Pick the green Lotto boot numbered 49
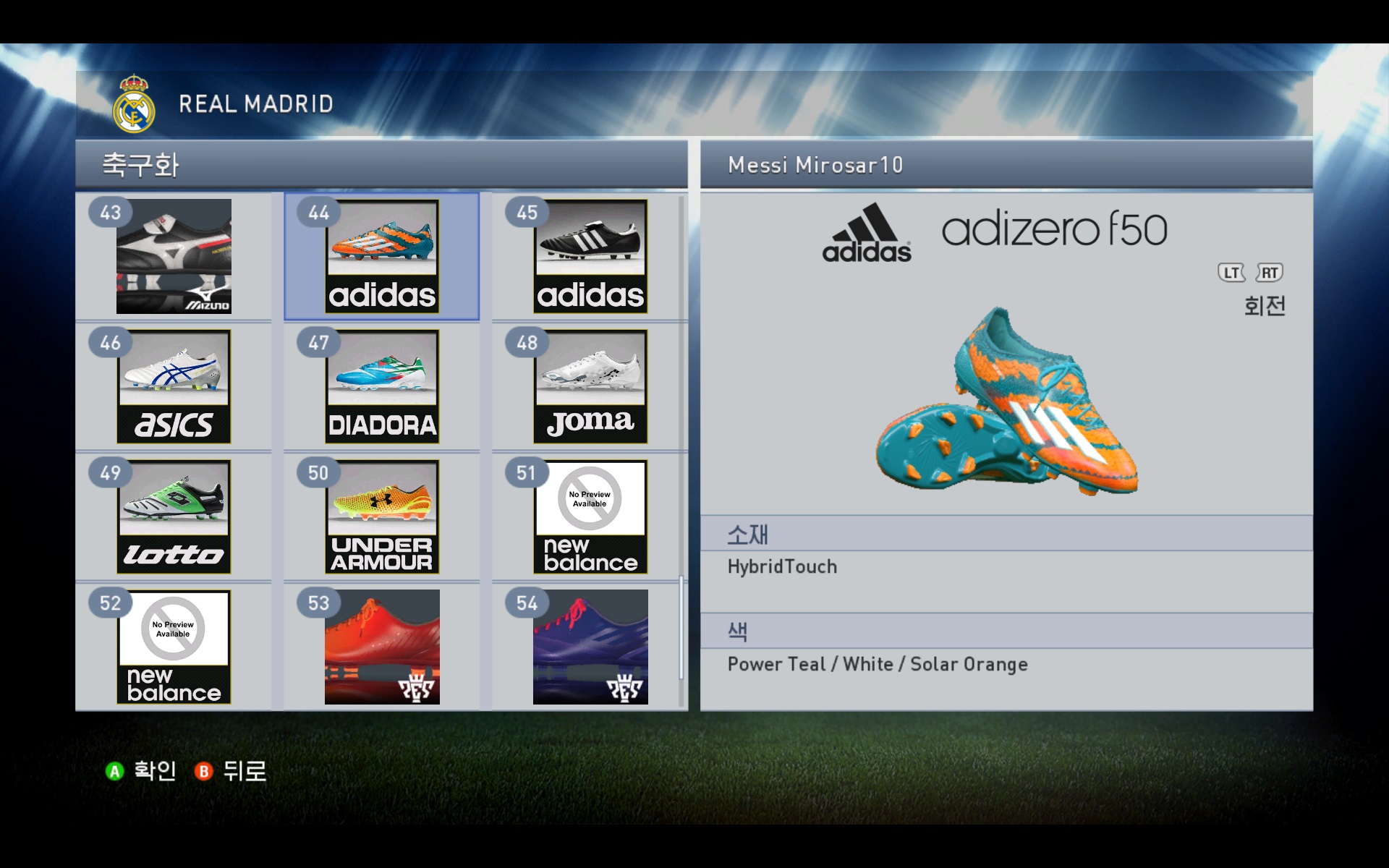Image resolution: width=1389 pixels, height=868 pixels. 174,516
